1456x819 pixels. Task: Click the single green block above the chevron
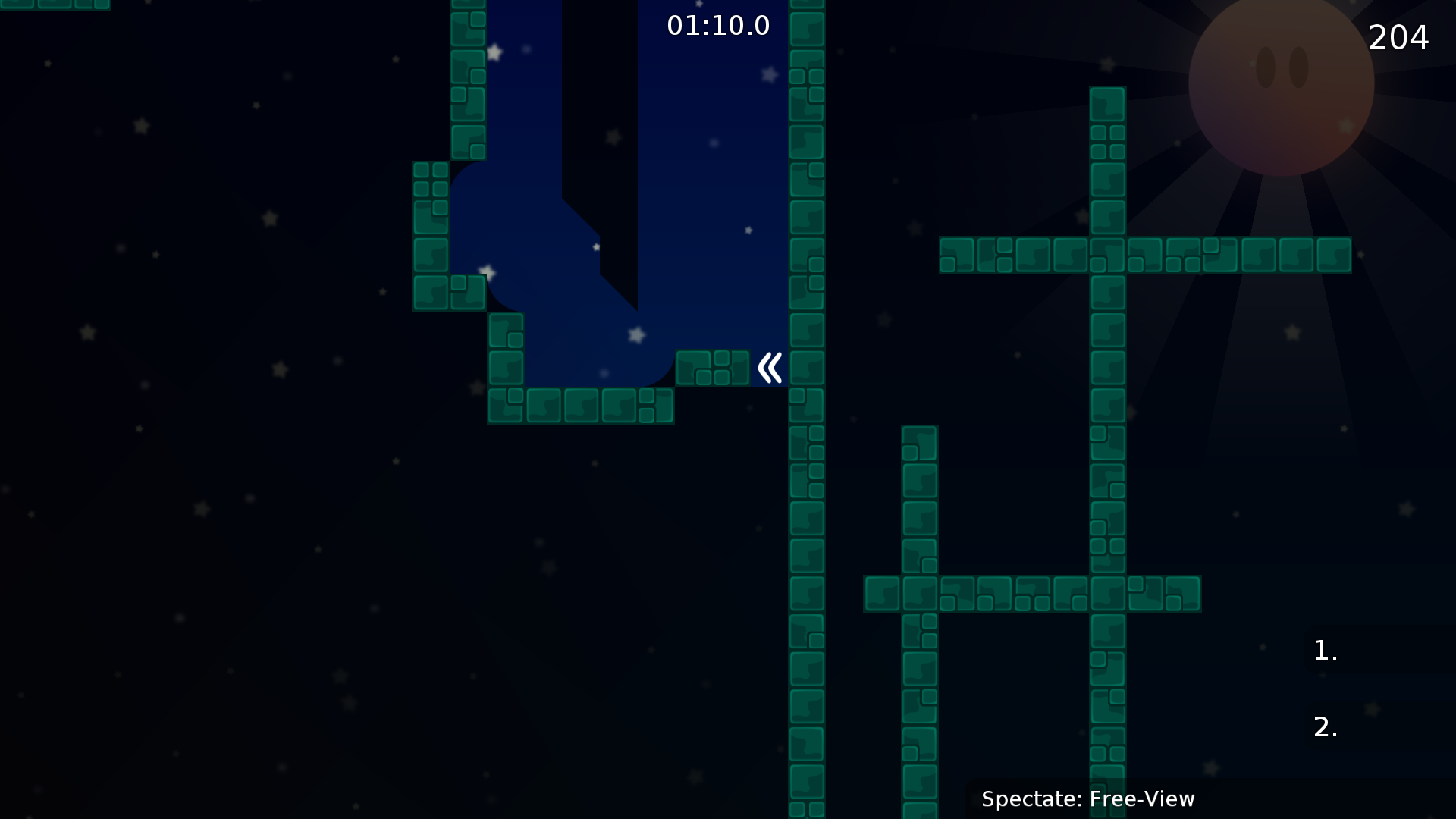(x=712, y=368)
